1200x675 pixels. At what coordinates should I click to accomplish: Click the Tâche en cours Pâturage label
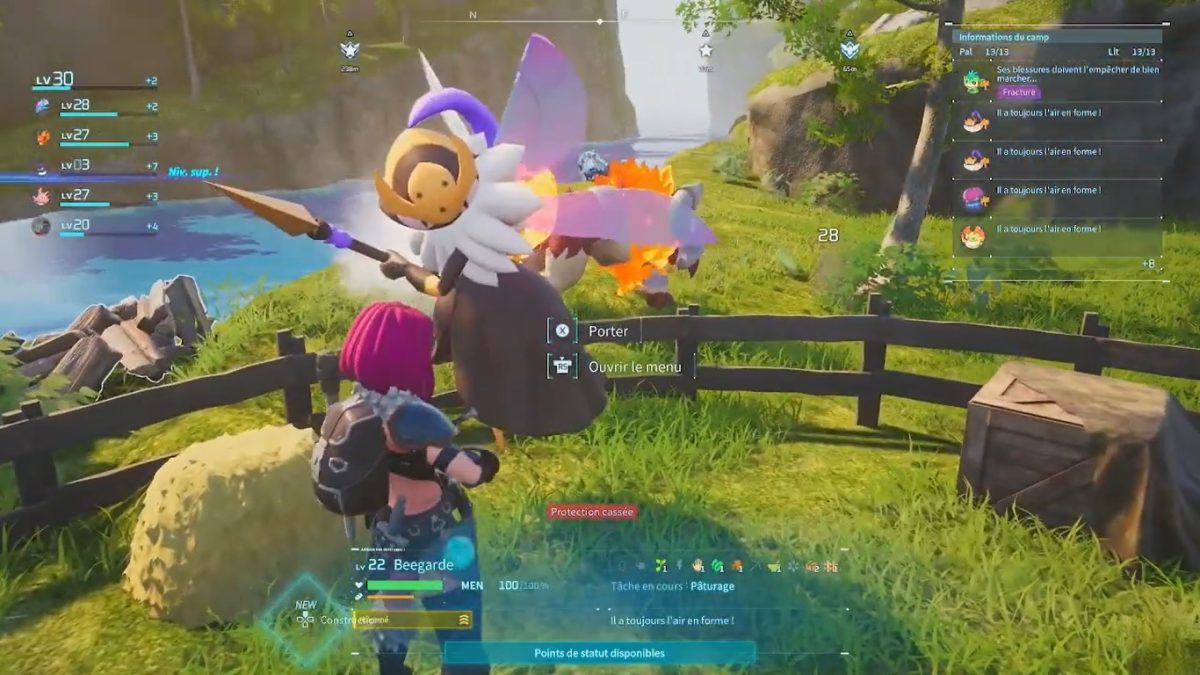pos(672,586)
